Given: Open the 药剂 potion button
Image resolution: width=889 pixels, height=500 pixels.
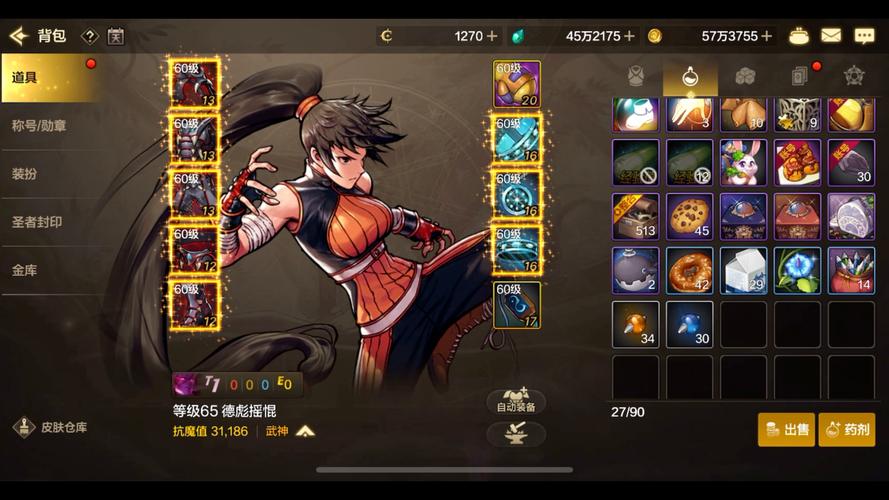Looking at the screenshot, I should point(846,429).
